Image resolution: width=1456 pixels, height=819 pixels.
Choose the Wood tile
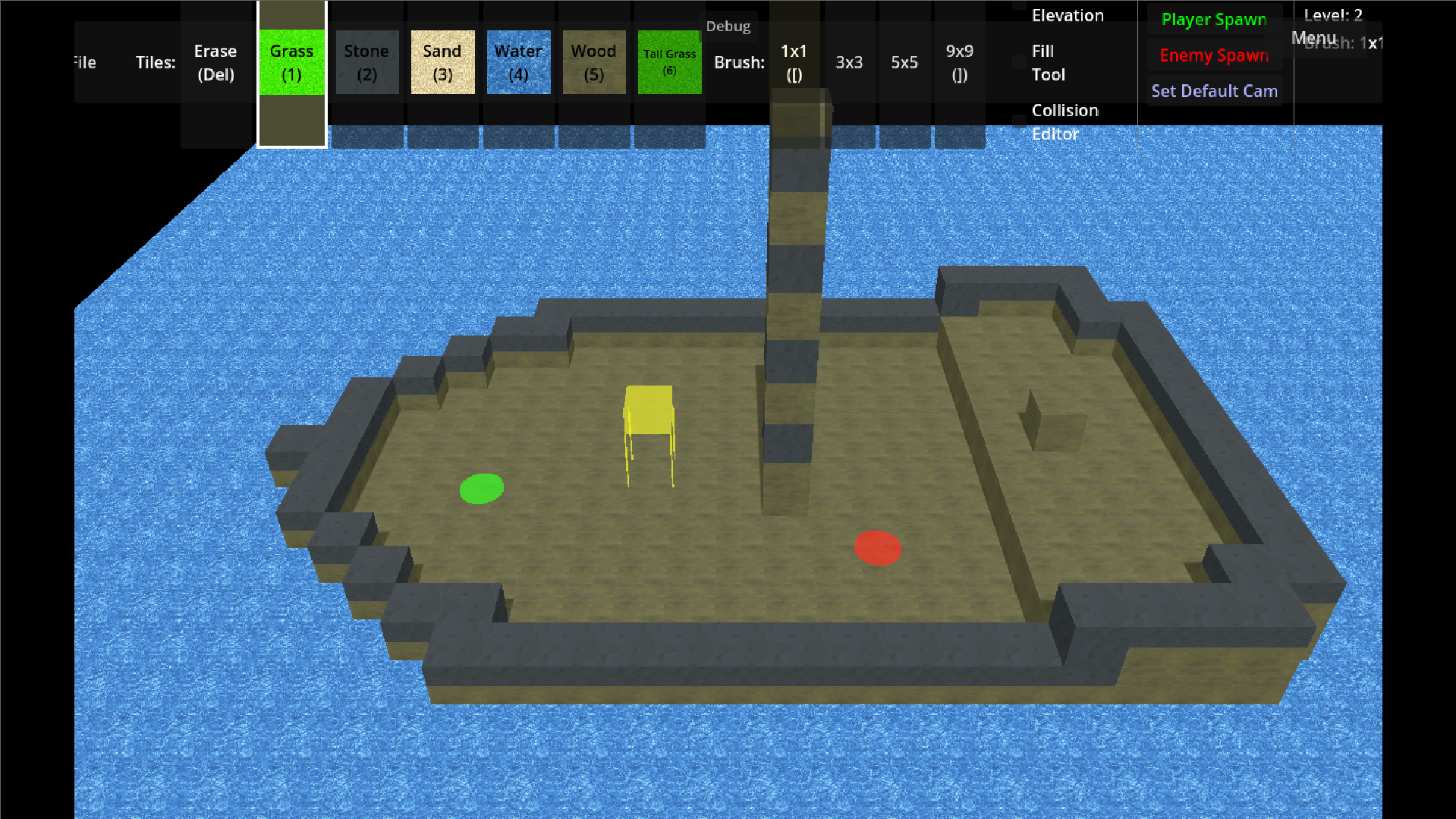coord(593,62)
